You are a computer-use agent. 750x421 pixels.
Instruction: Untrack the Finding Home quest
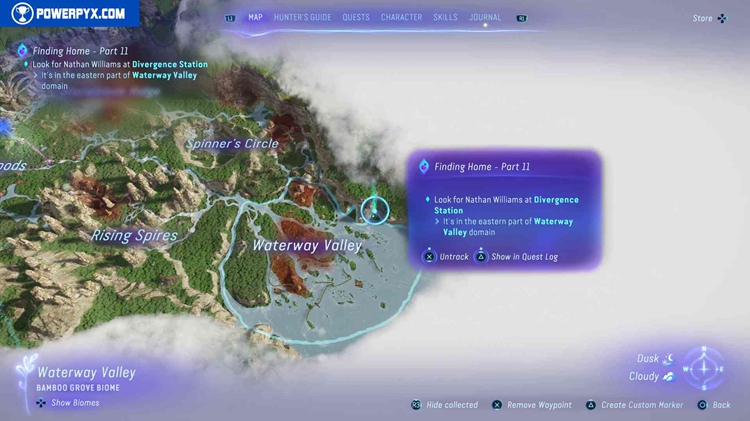coord(446,257)
